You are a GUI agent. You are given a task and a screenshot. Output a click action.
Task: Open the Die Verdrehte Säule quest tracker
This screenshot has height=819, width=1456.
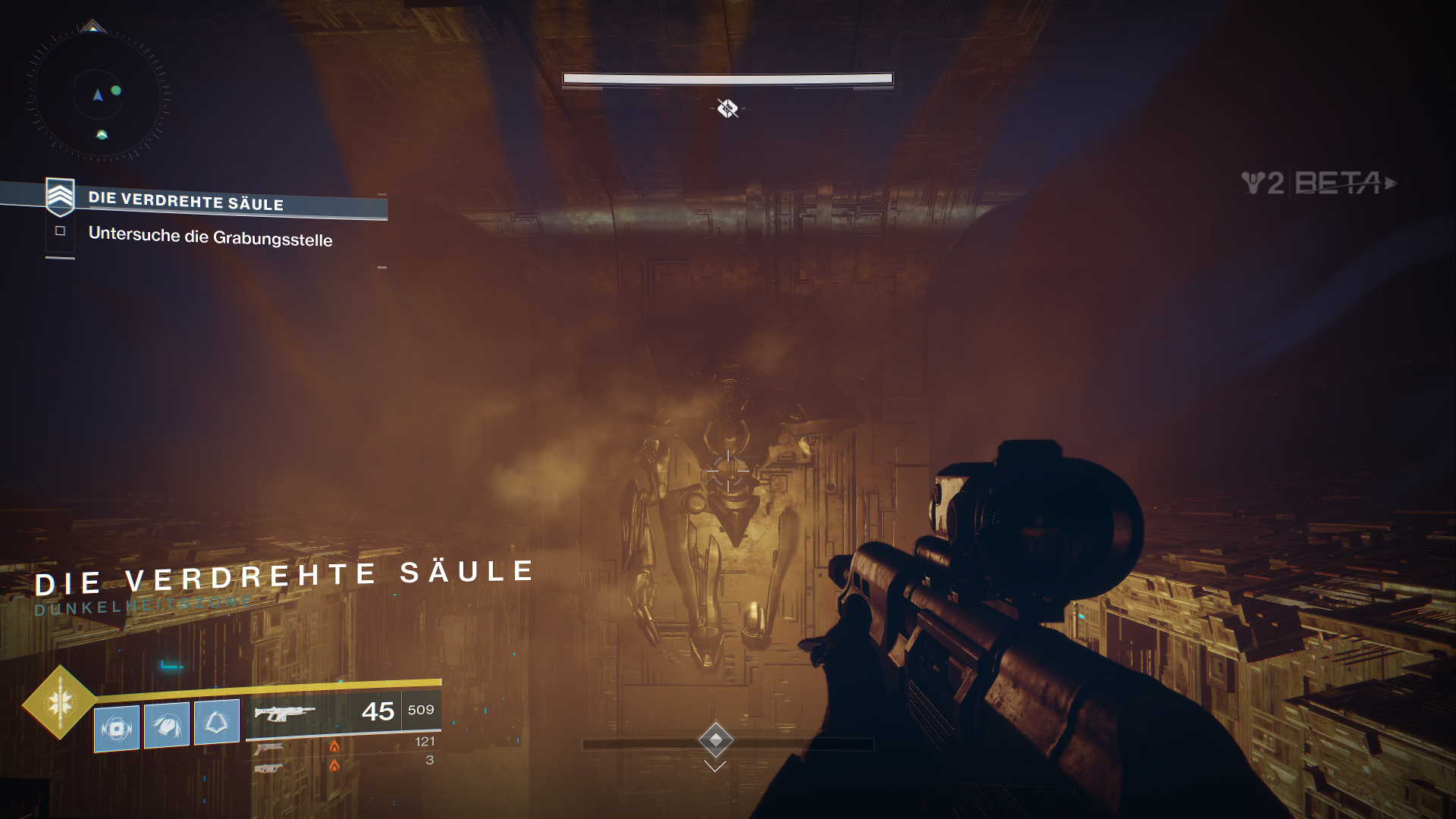(x=186, y=202)
